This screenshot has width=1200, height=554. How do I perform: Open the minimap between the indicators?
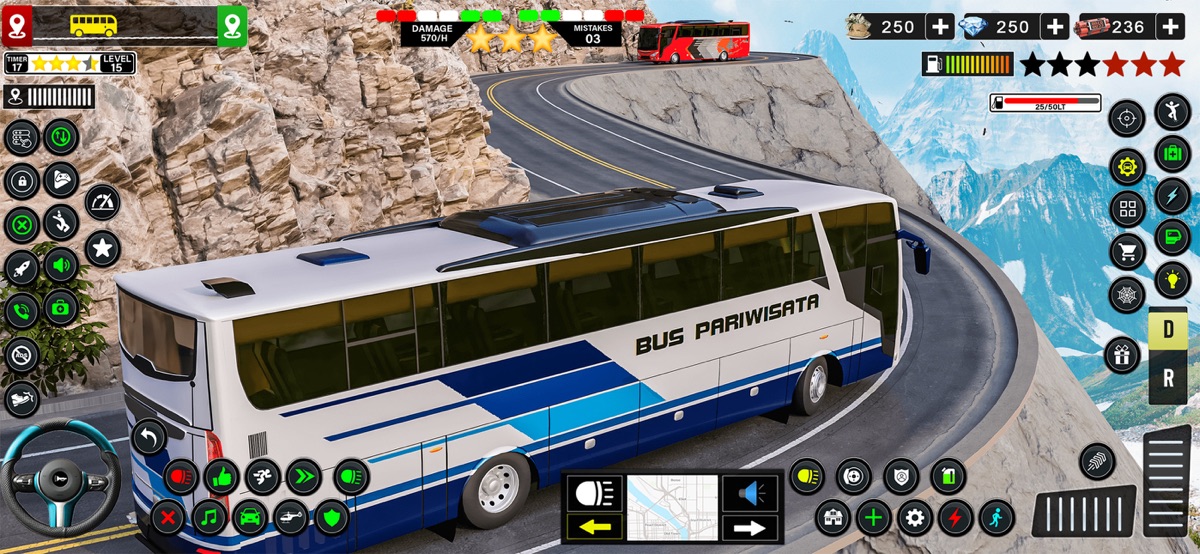click(672, 508)
